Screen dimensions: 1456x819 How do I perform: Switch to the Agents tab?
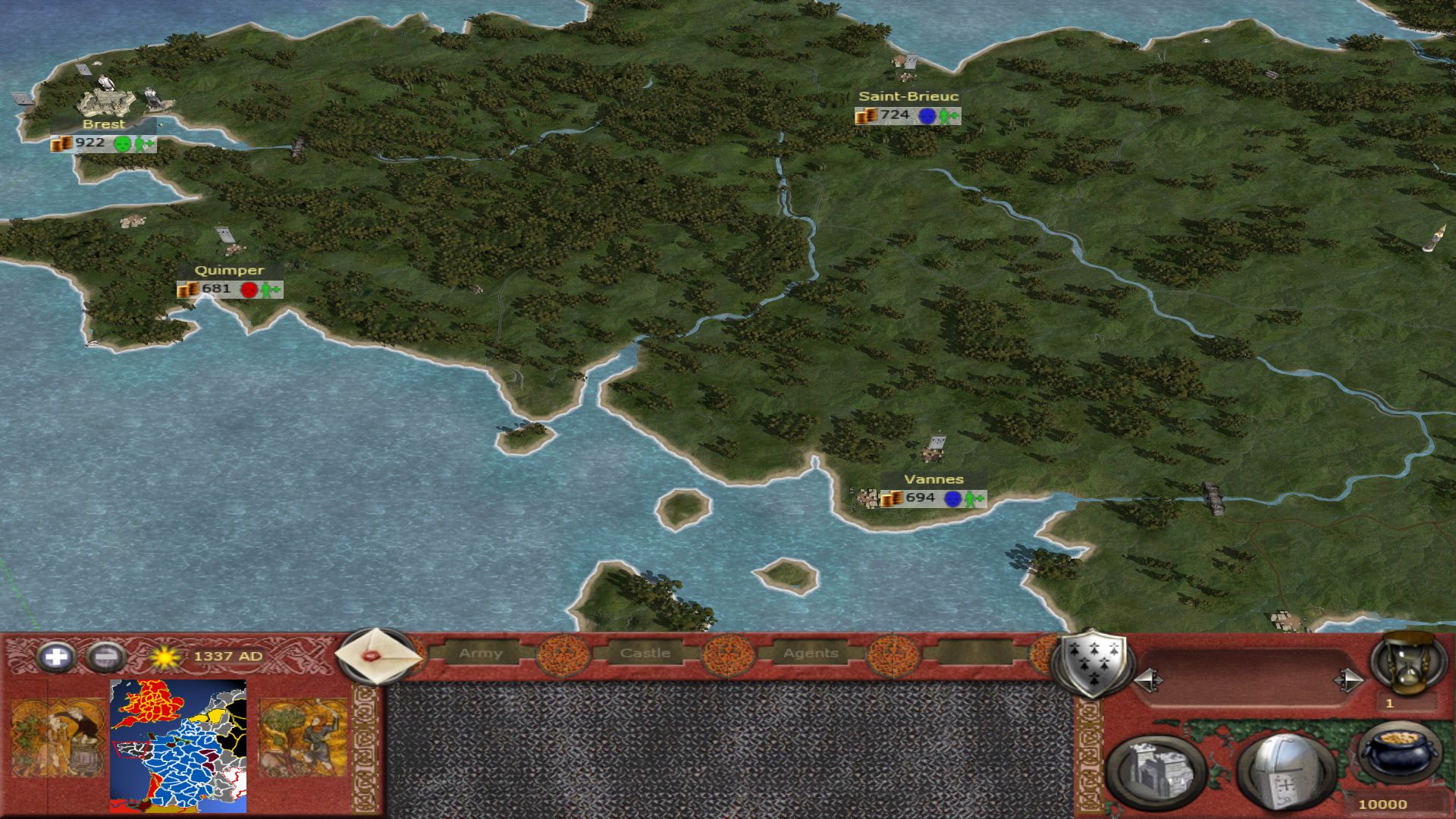tap(811, 653)
